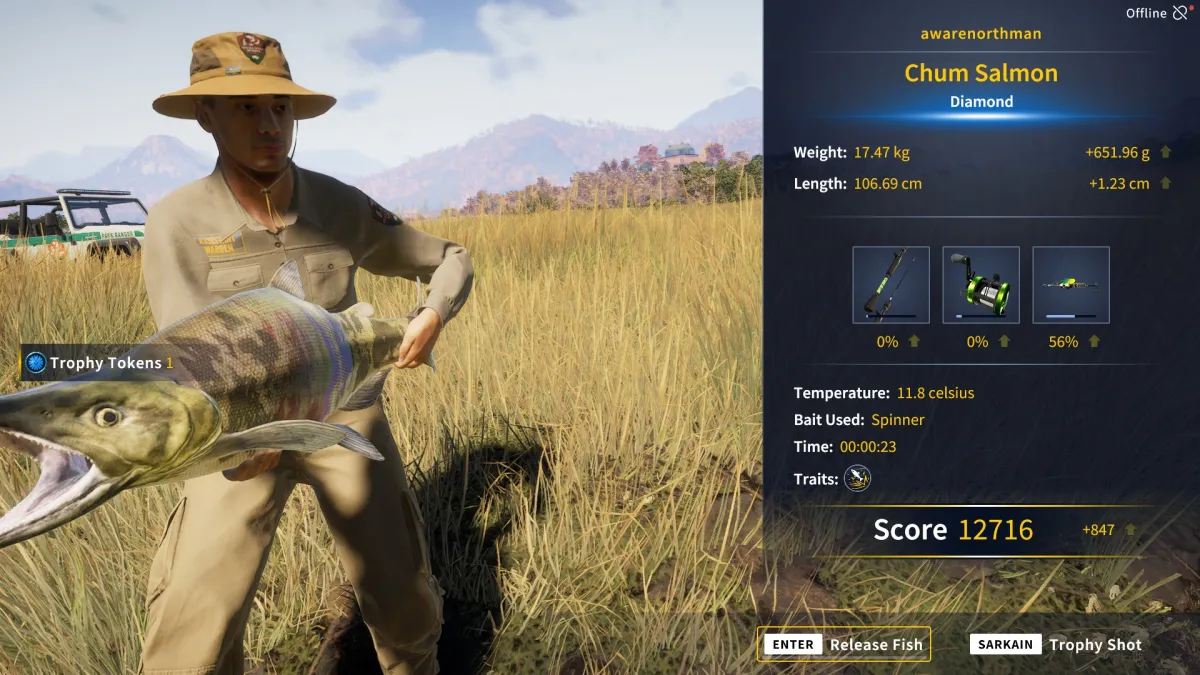Select the fishing rod equipment slot

pyautogui.click(x=891, y=285)
